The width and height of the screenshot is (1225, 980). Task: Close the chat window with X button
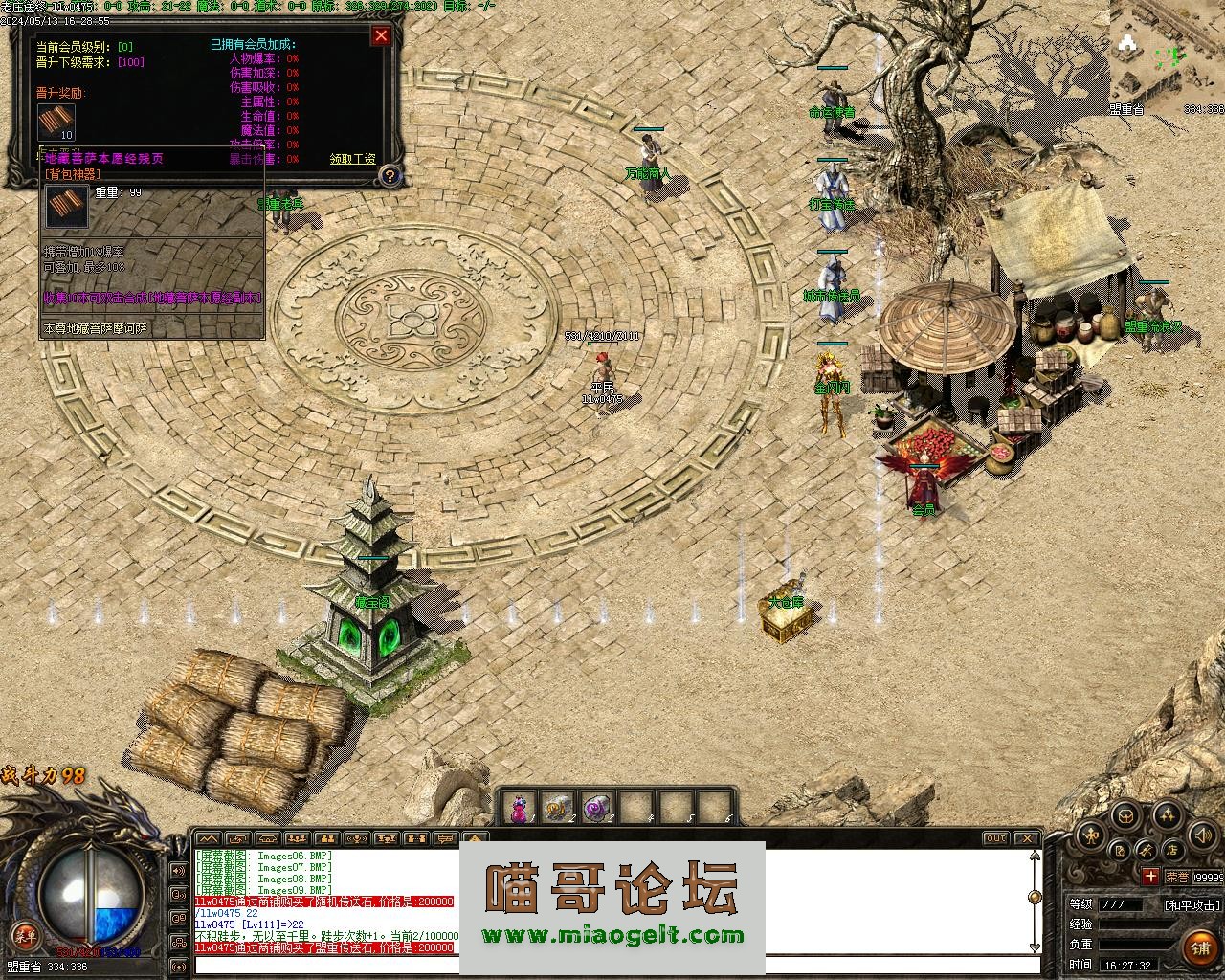[x=1026, y=838]
